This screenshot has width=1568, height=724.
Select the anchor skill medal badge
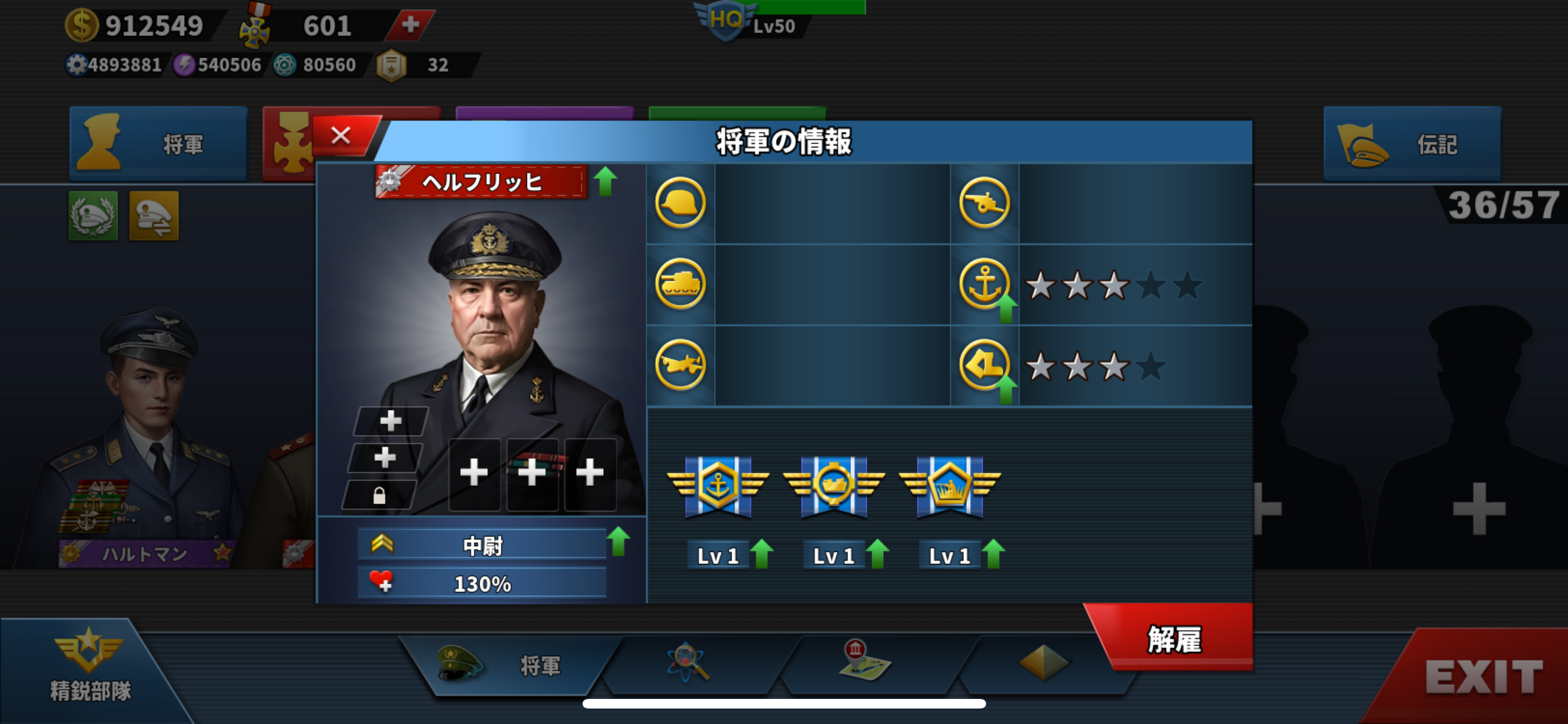[718, 487]
